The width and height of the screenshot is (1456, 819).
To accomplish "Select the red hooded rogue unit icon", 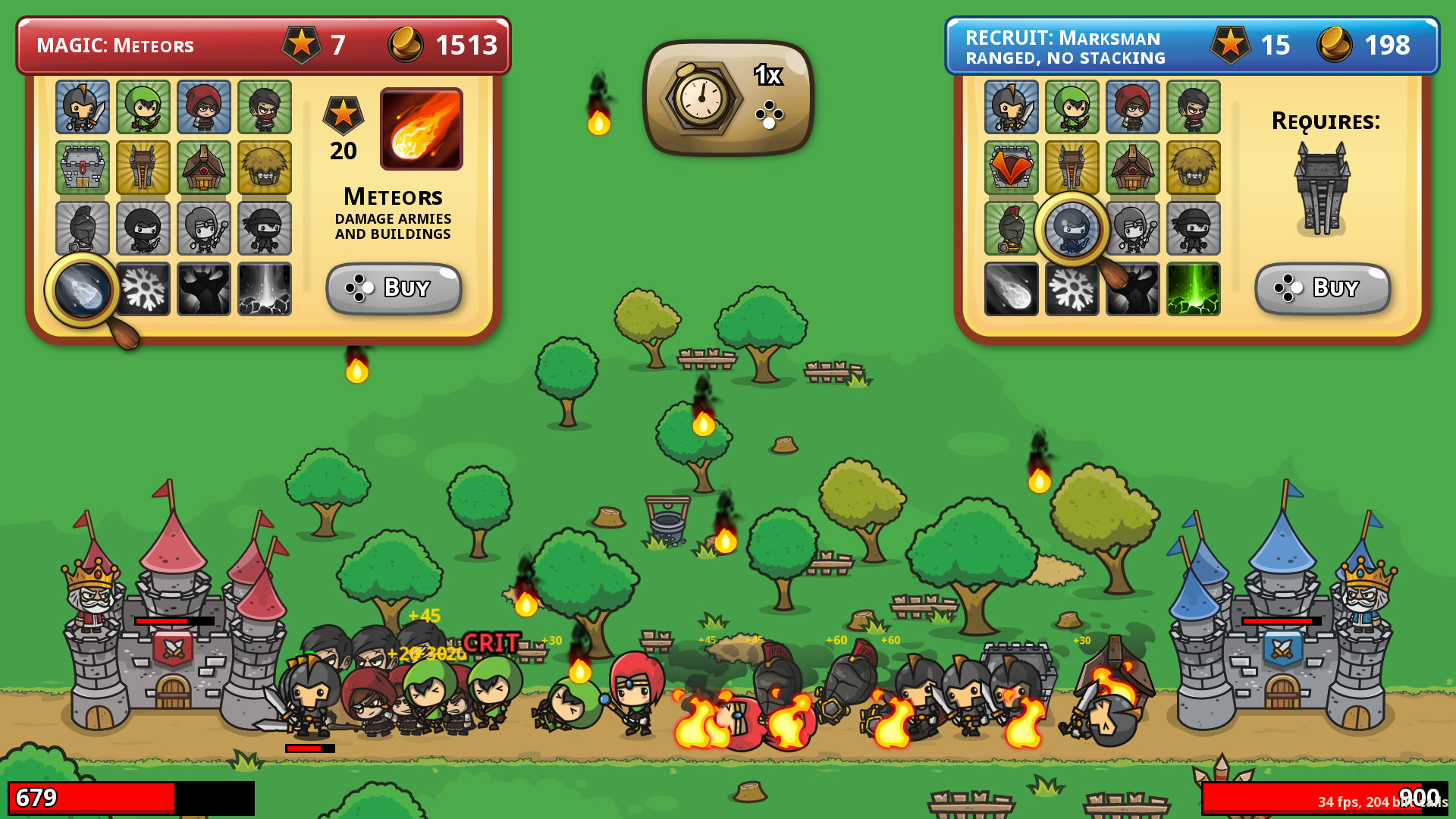I will (204, 108).
